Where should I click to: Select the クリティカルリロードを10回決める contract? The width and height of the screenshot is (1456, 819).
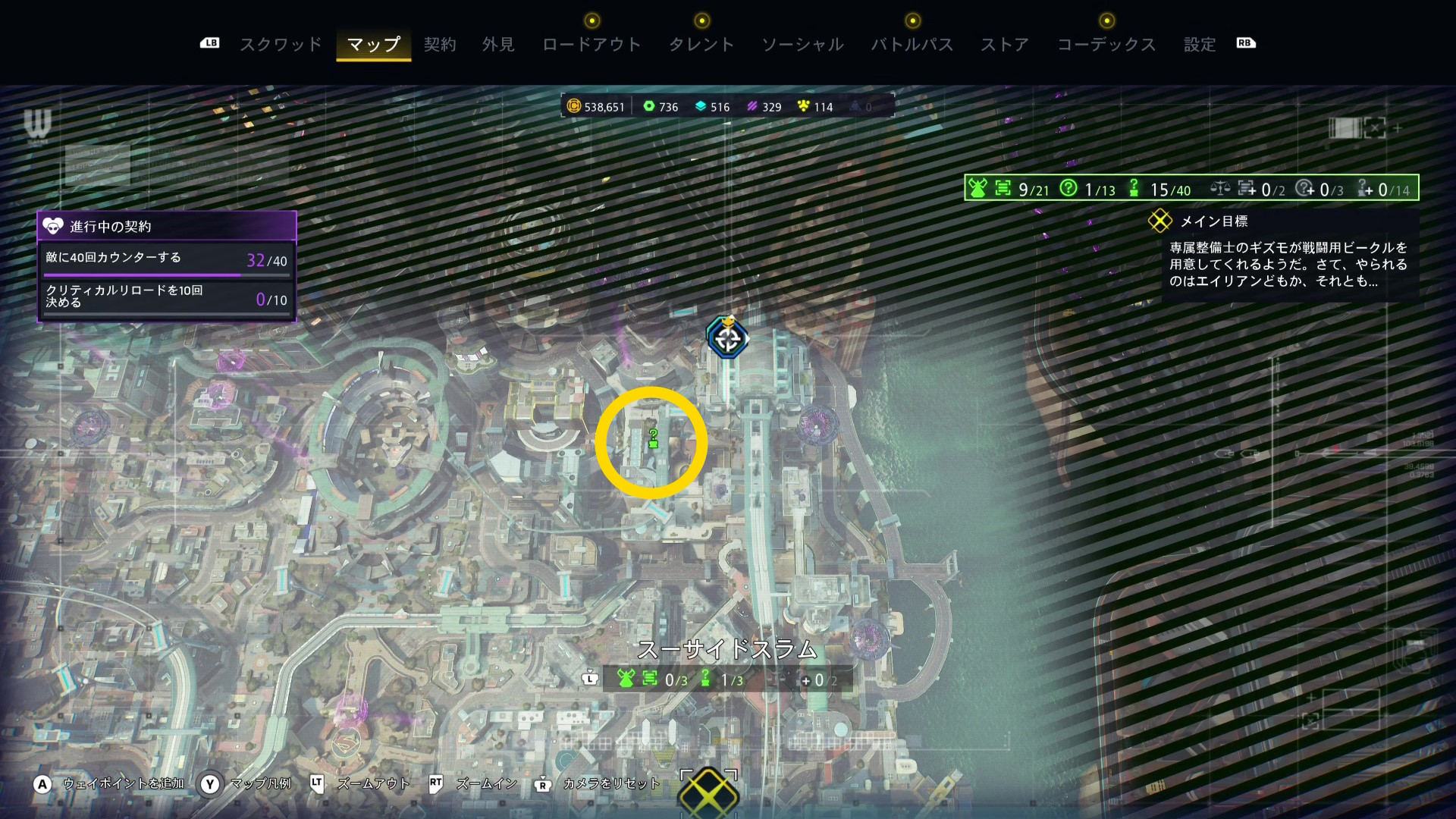click(x=167, y=297)
